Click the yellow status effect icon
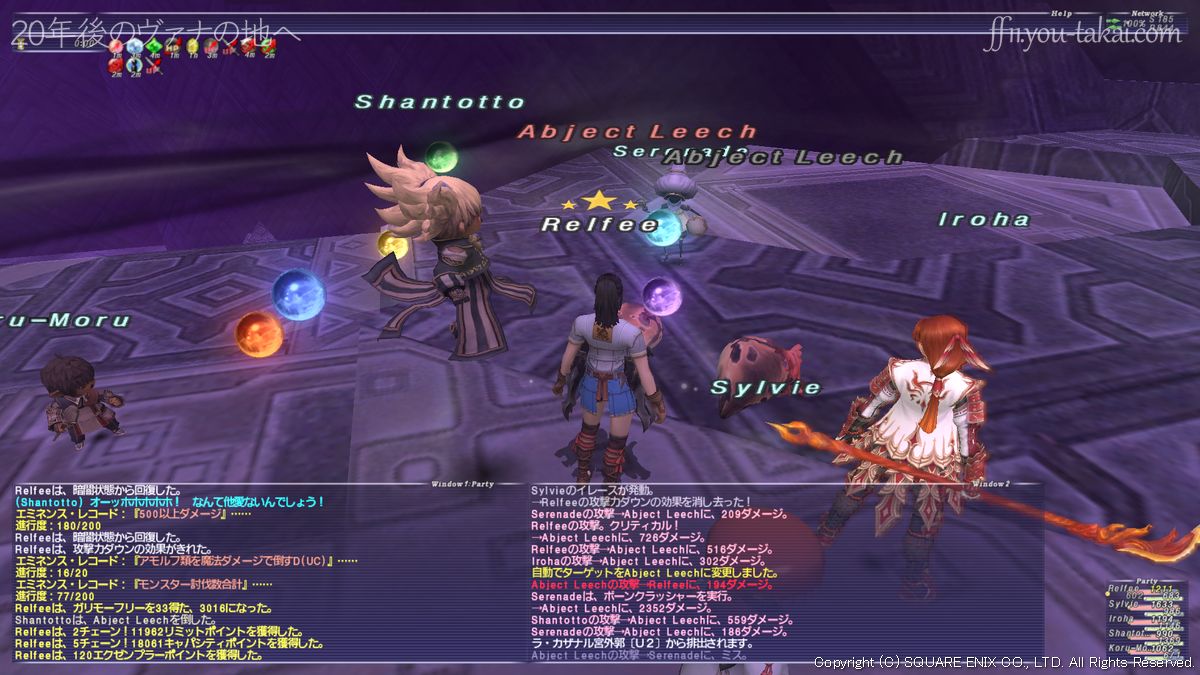Screen dimensions: 1200x675 click(192, 45)
